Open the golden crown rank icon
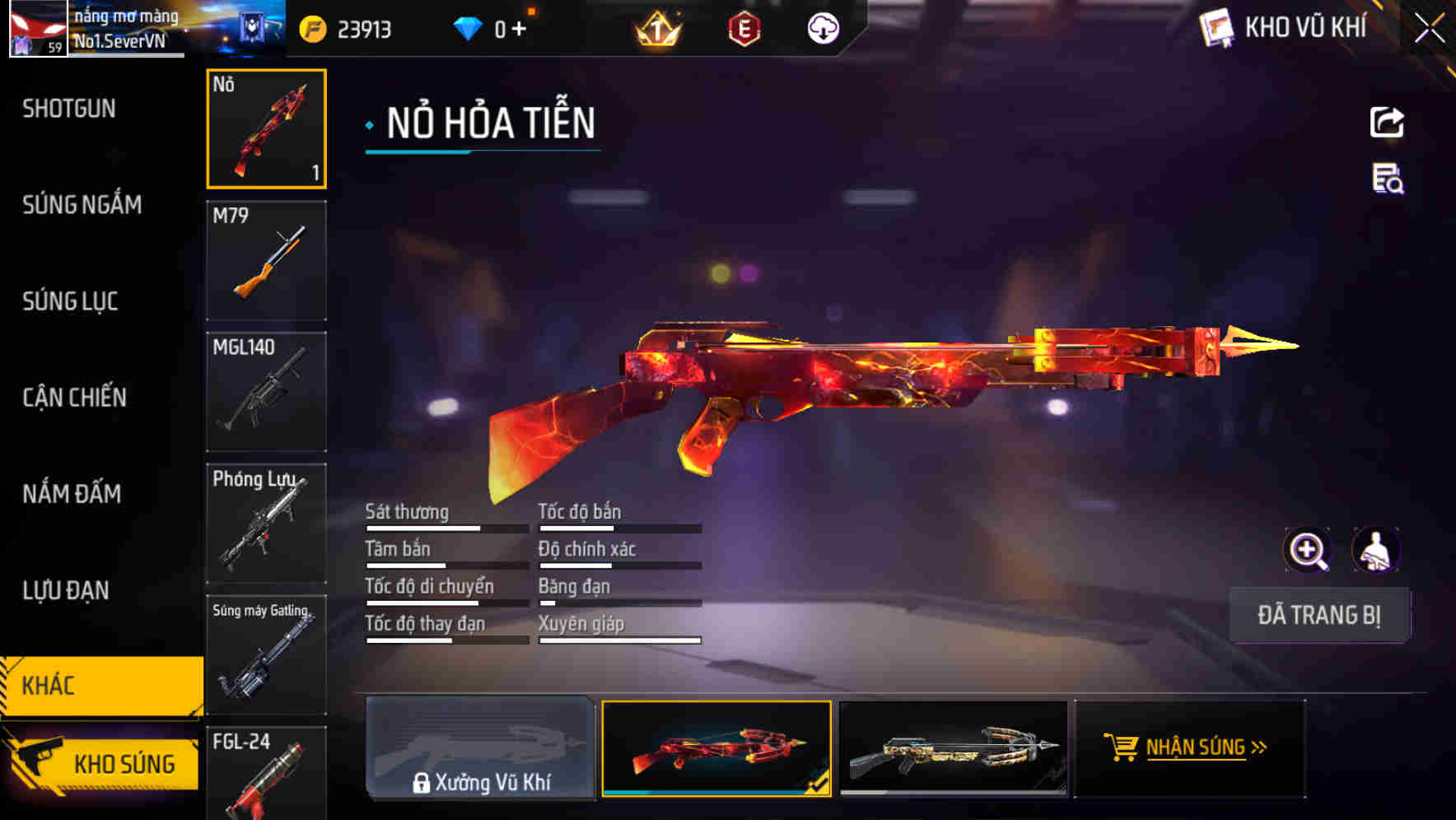This screenshot has width=1456, height=820. point(655,30)
